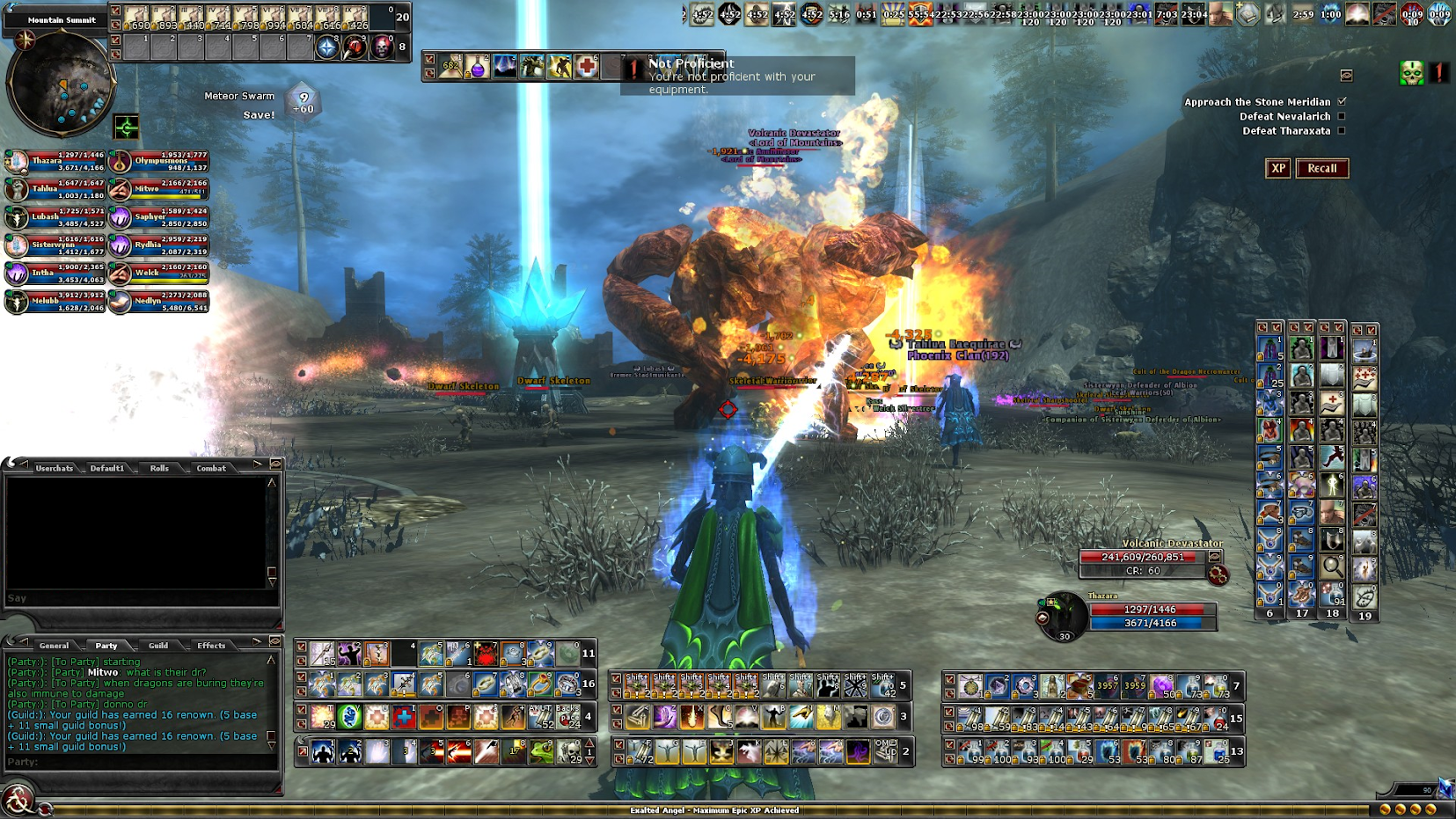Activate the purple tentacle spell icon

point(857,751)
